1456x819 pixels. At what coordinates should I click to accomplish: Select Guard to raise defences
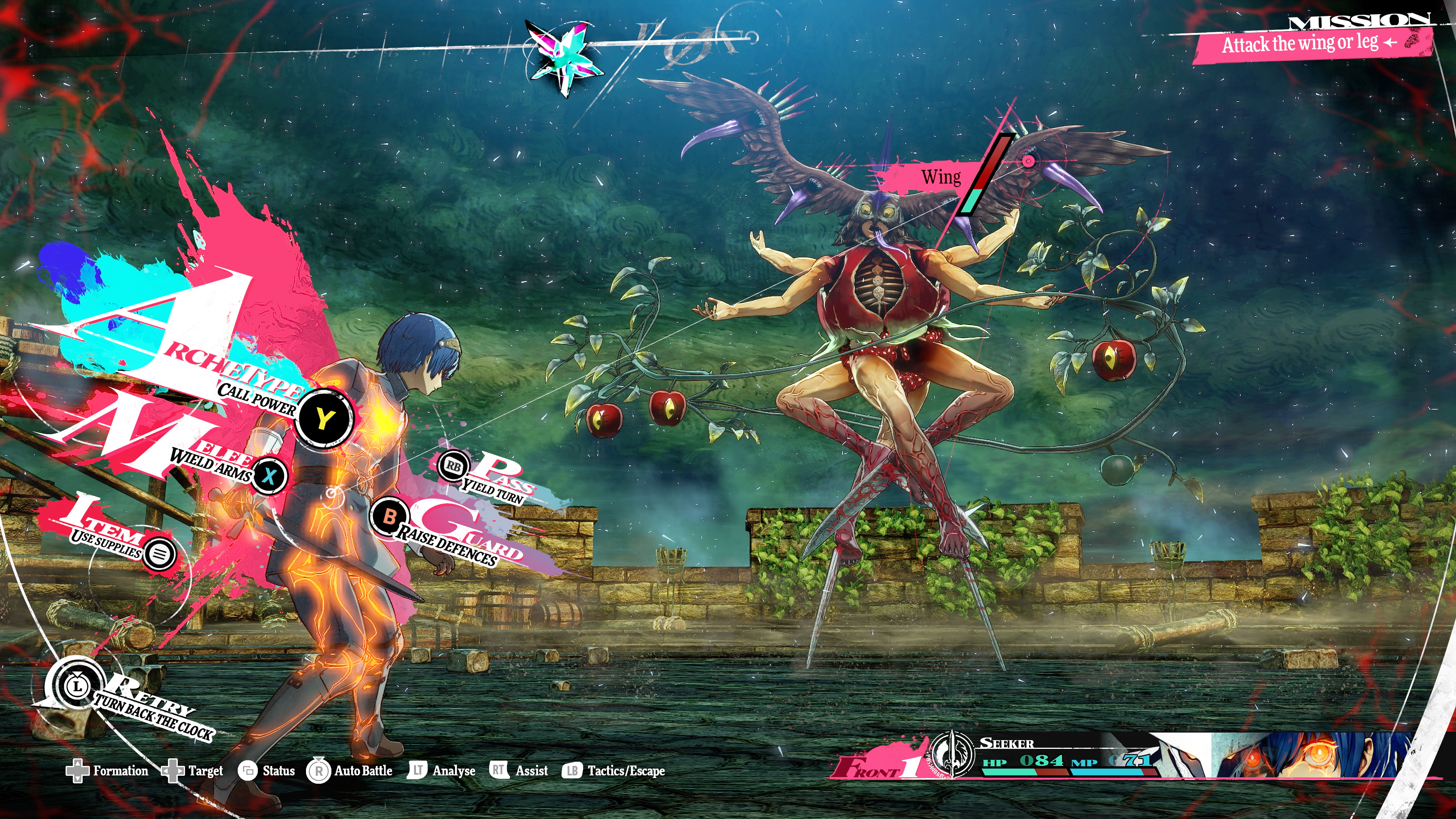(x=389, y=516)
